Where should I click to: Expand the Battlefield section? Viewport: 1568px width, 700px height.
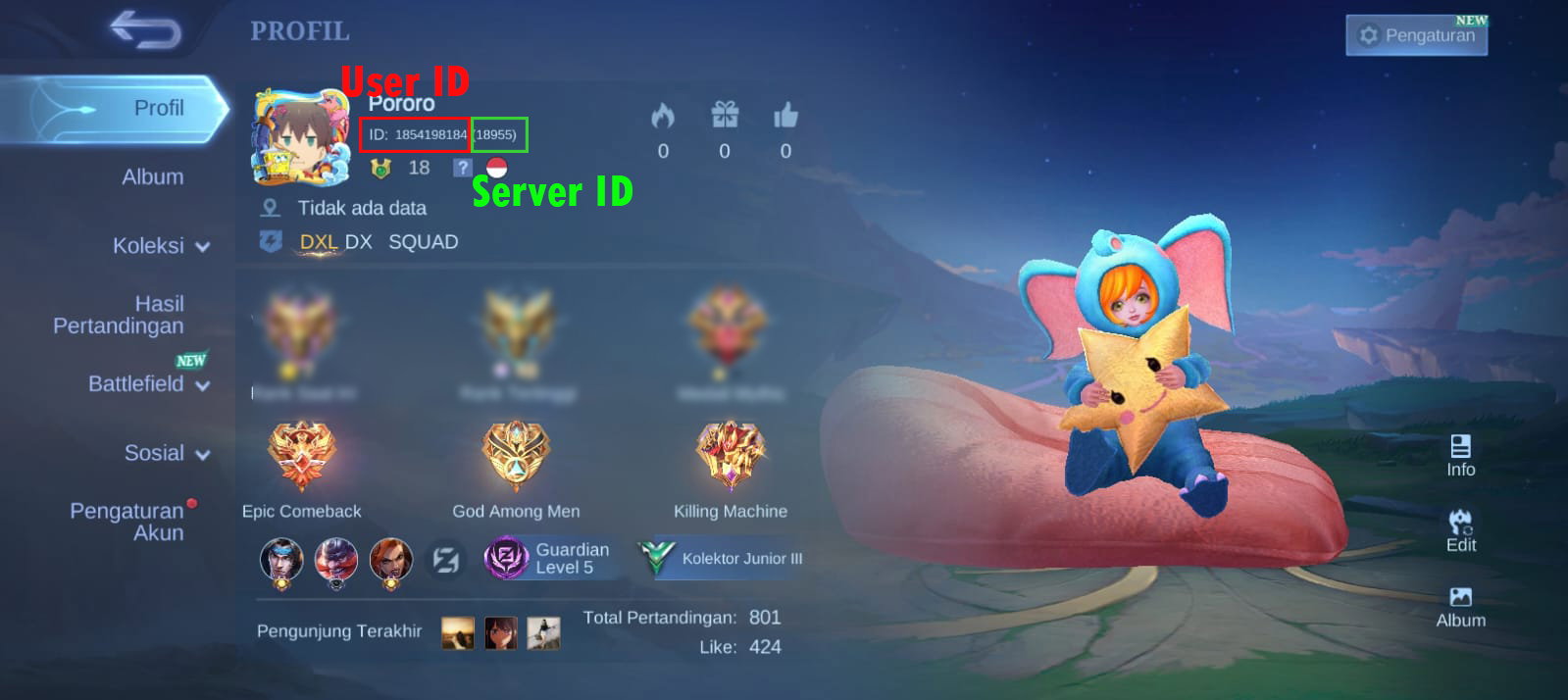tap(148, 384)
